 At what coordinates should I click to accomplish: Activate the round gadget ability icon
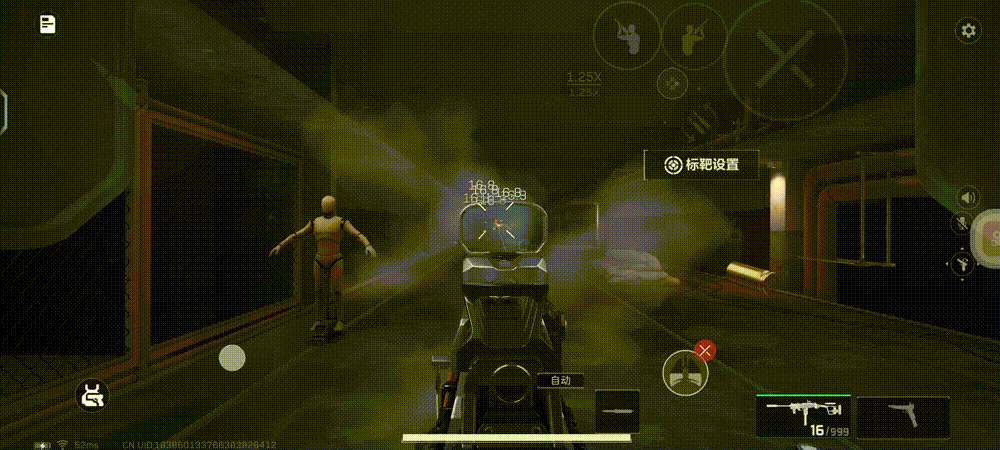[x=685, y=374]
